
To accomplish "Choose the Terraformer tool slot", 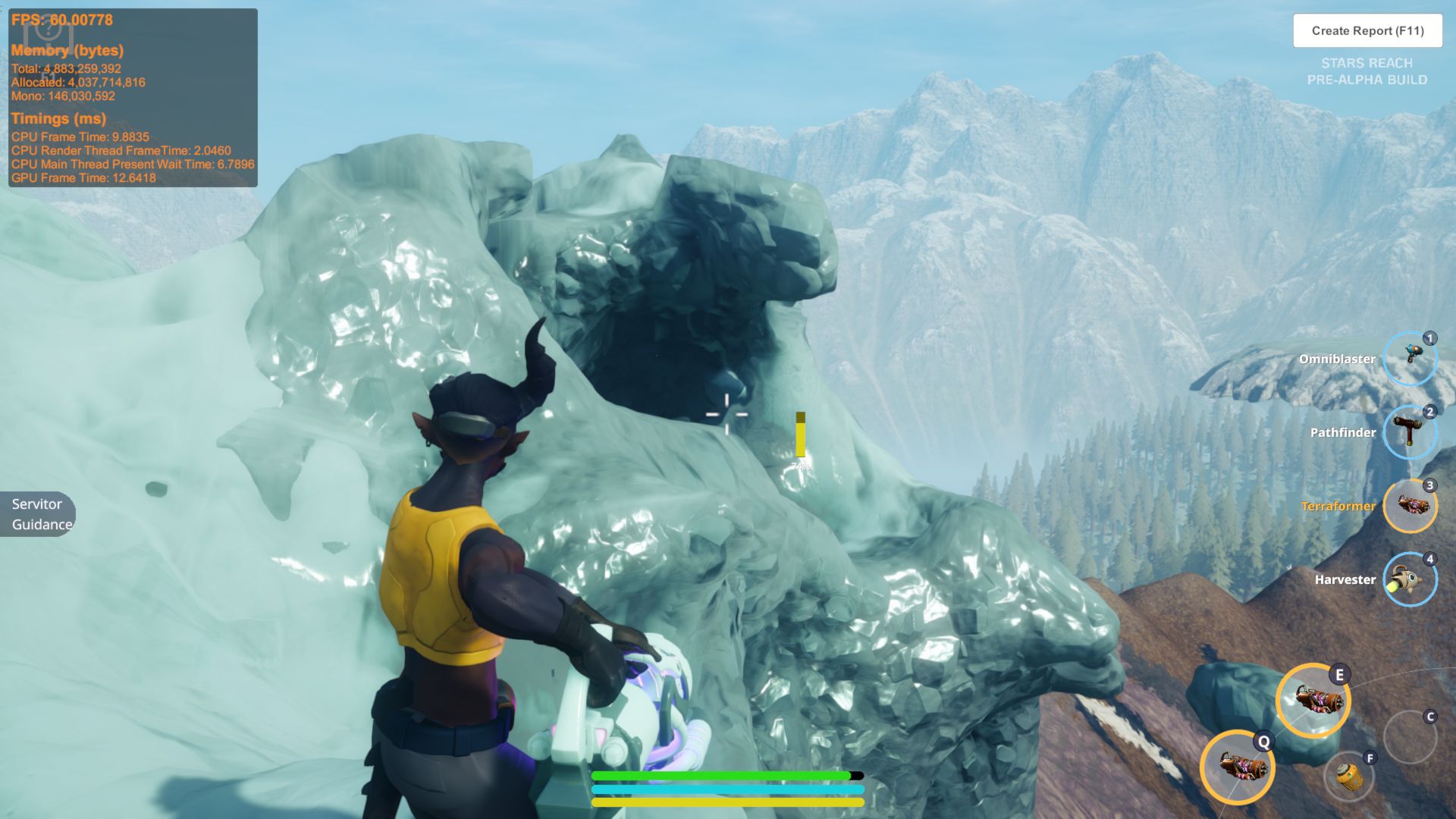I will 1410,506.
